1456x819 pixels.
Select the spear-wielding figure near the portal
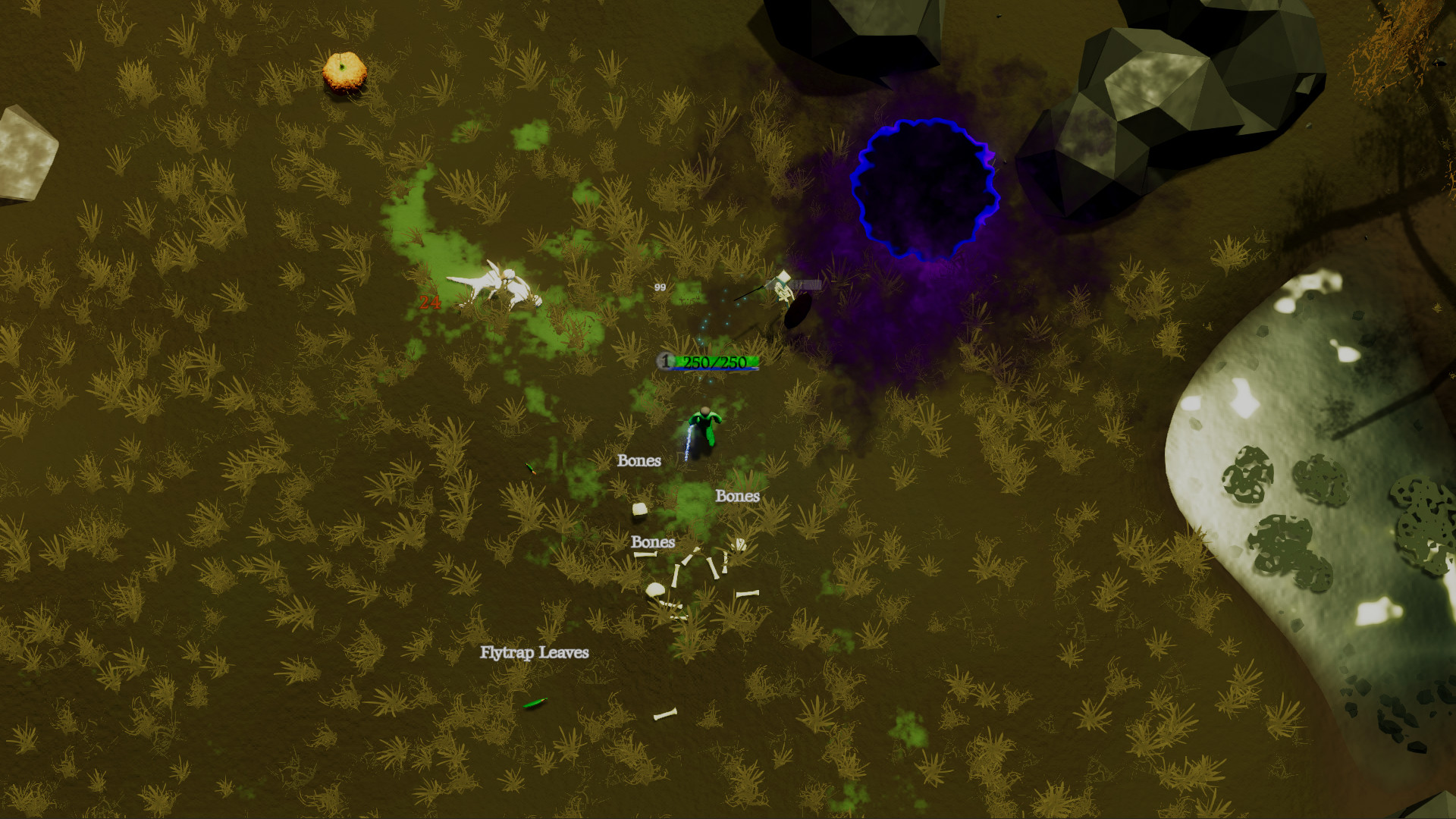(781, 292)
